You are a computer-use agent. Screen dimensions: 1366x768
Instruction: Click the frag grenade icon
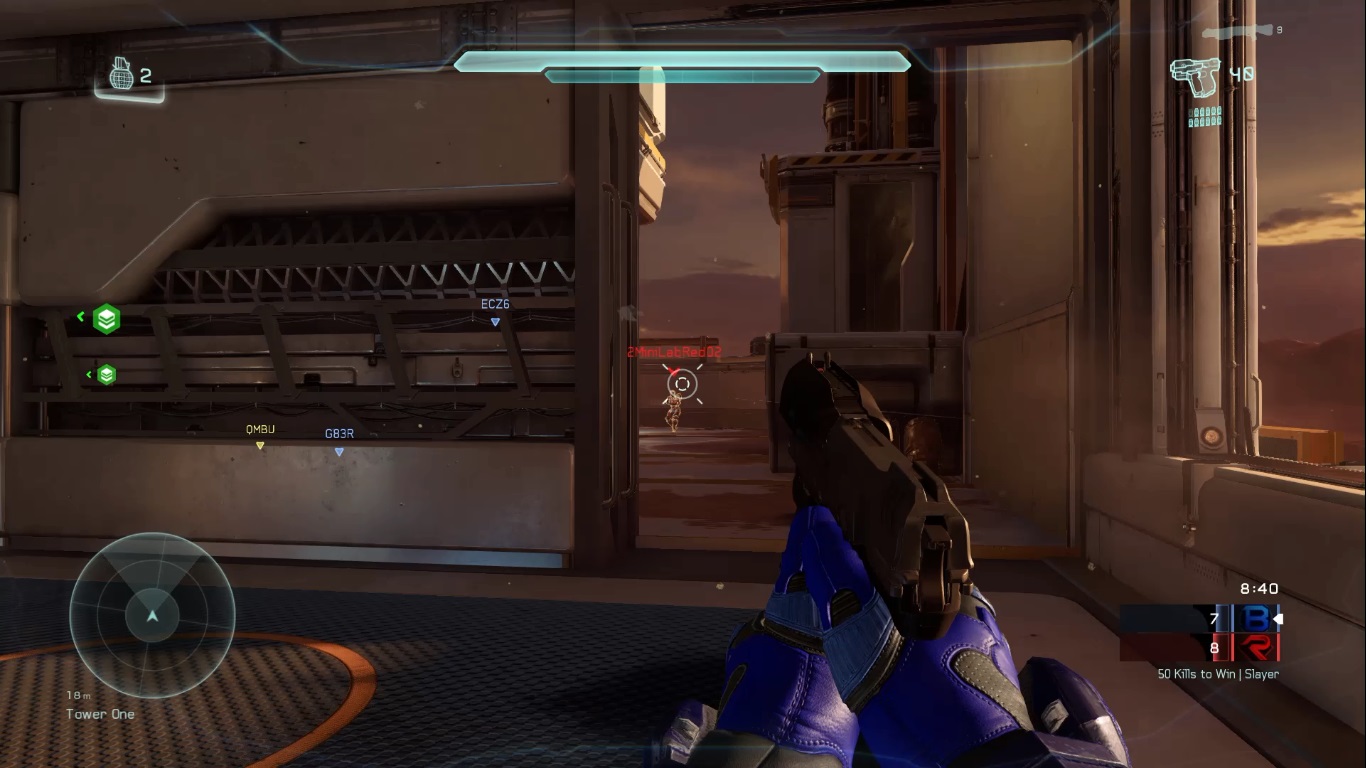[x=120, y=74]
